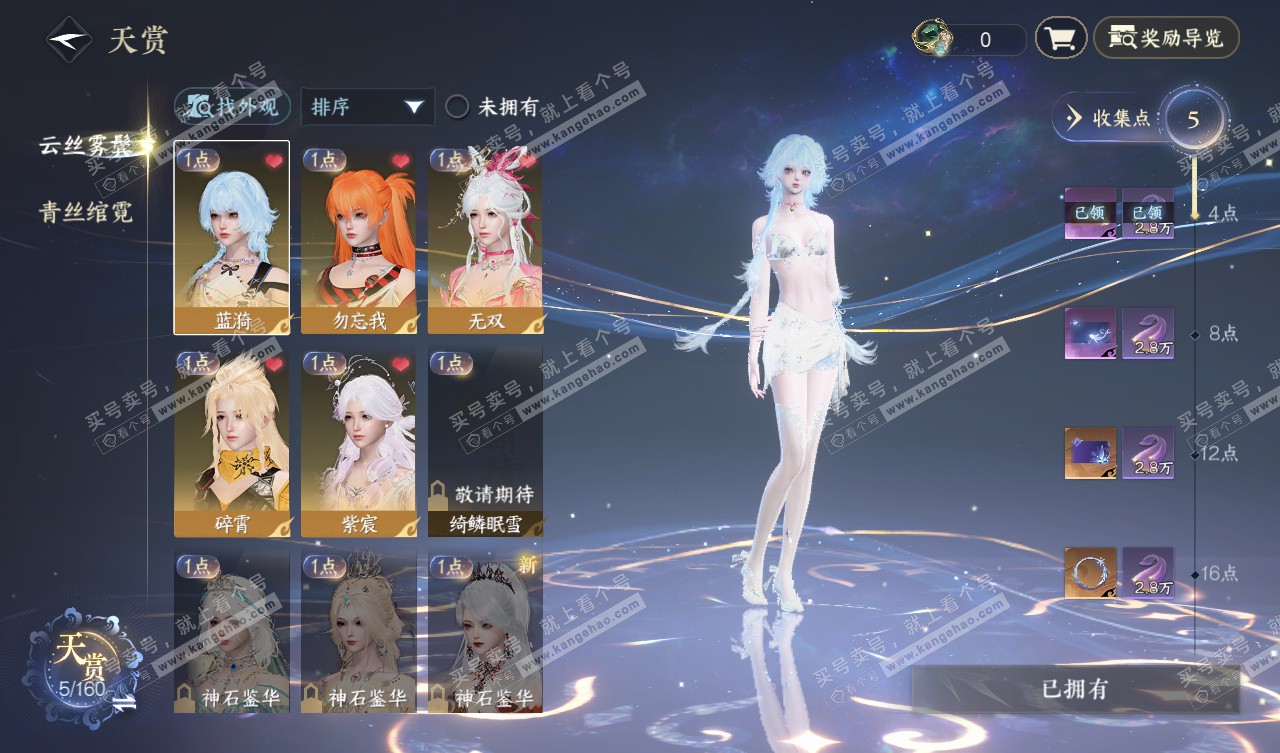
Task: Click the 找外观 appearance search button
Action: pos(233,106)
